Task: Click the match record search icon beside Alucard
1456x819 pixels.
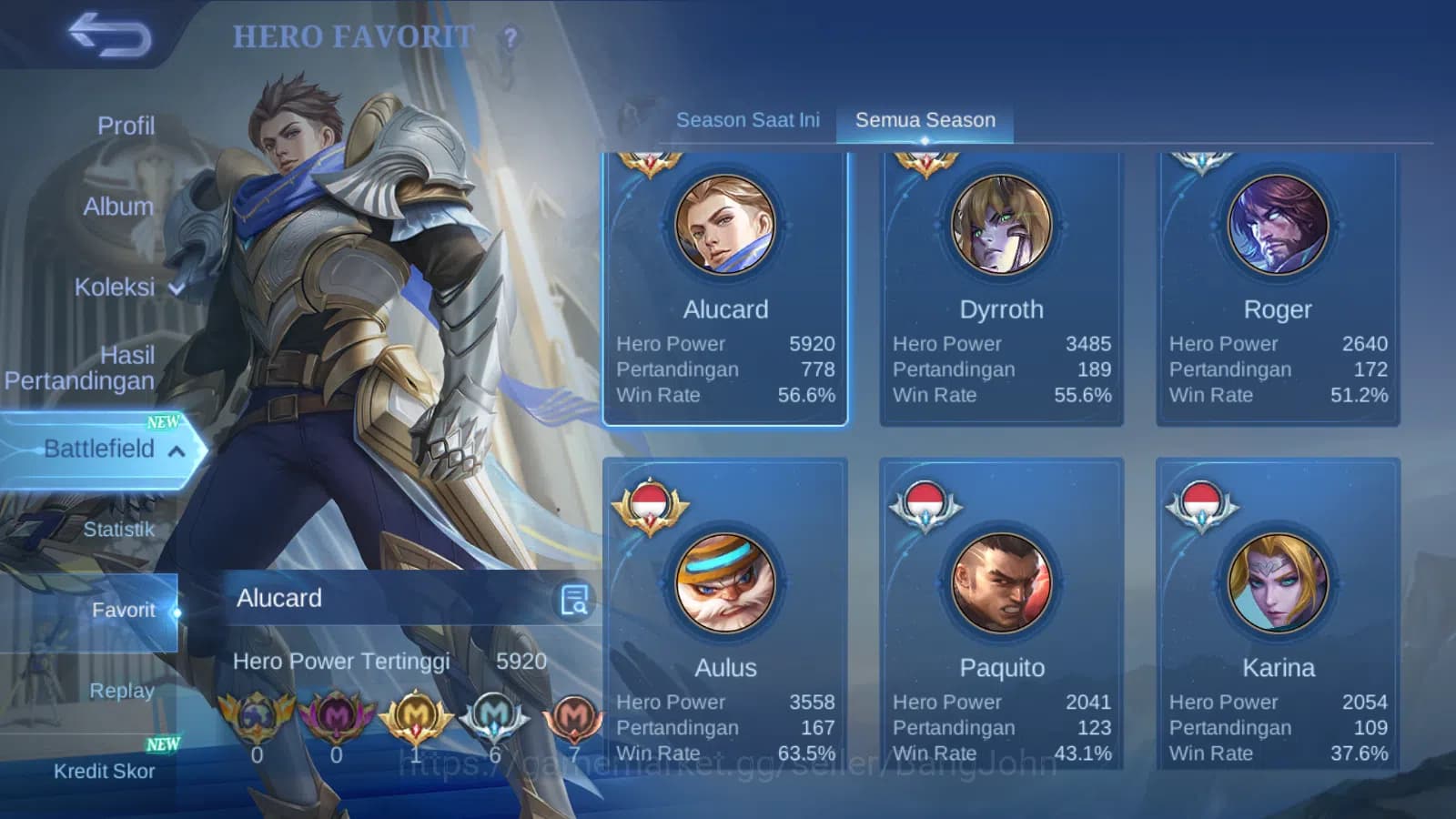Action: (573, 598)
